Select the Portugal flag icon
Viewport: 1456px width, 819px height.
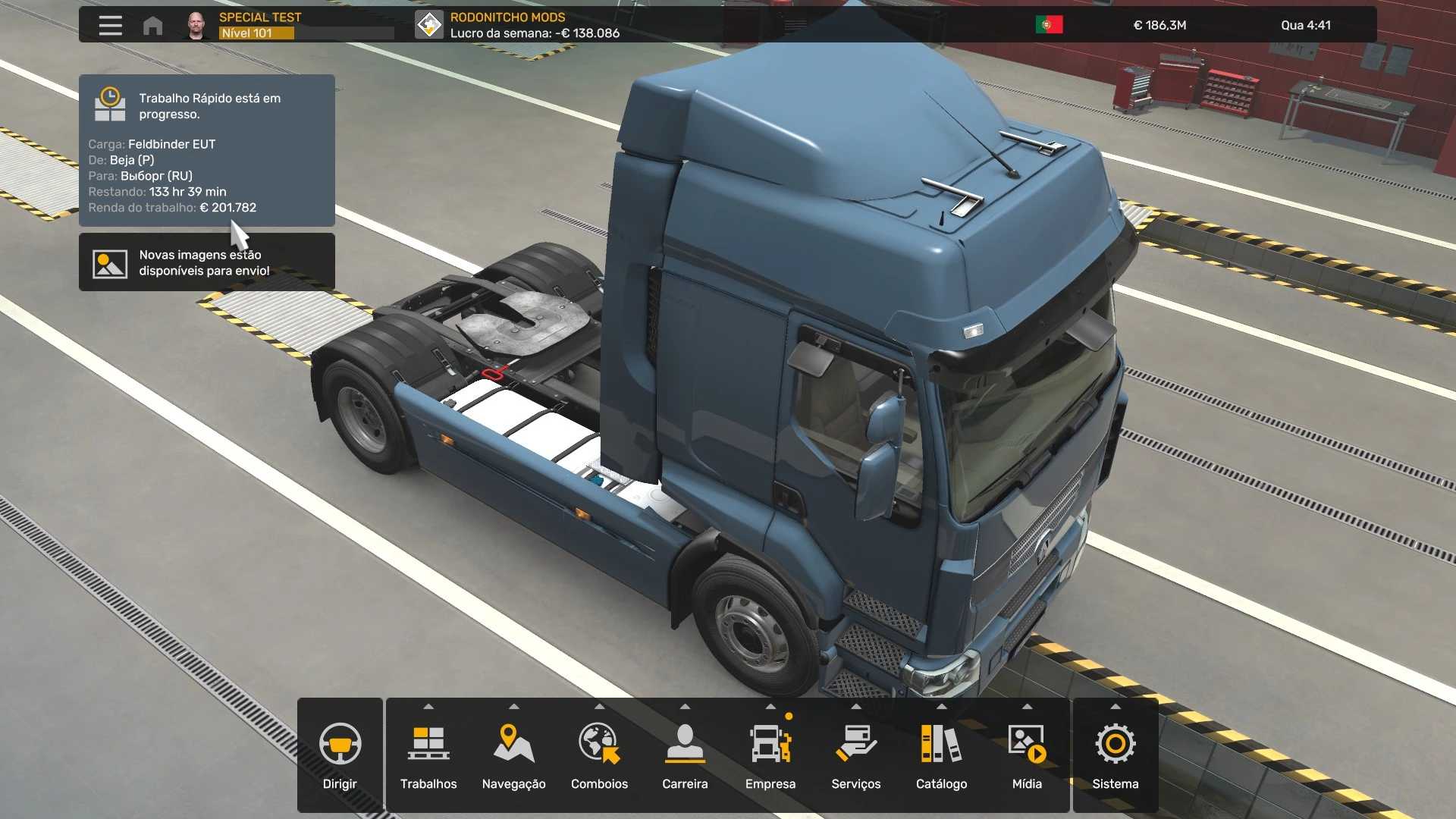[1049, 25]
